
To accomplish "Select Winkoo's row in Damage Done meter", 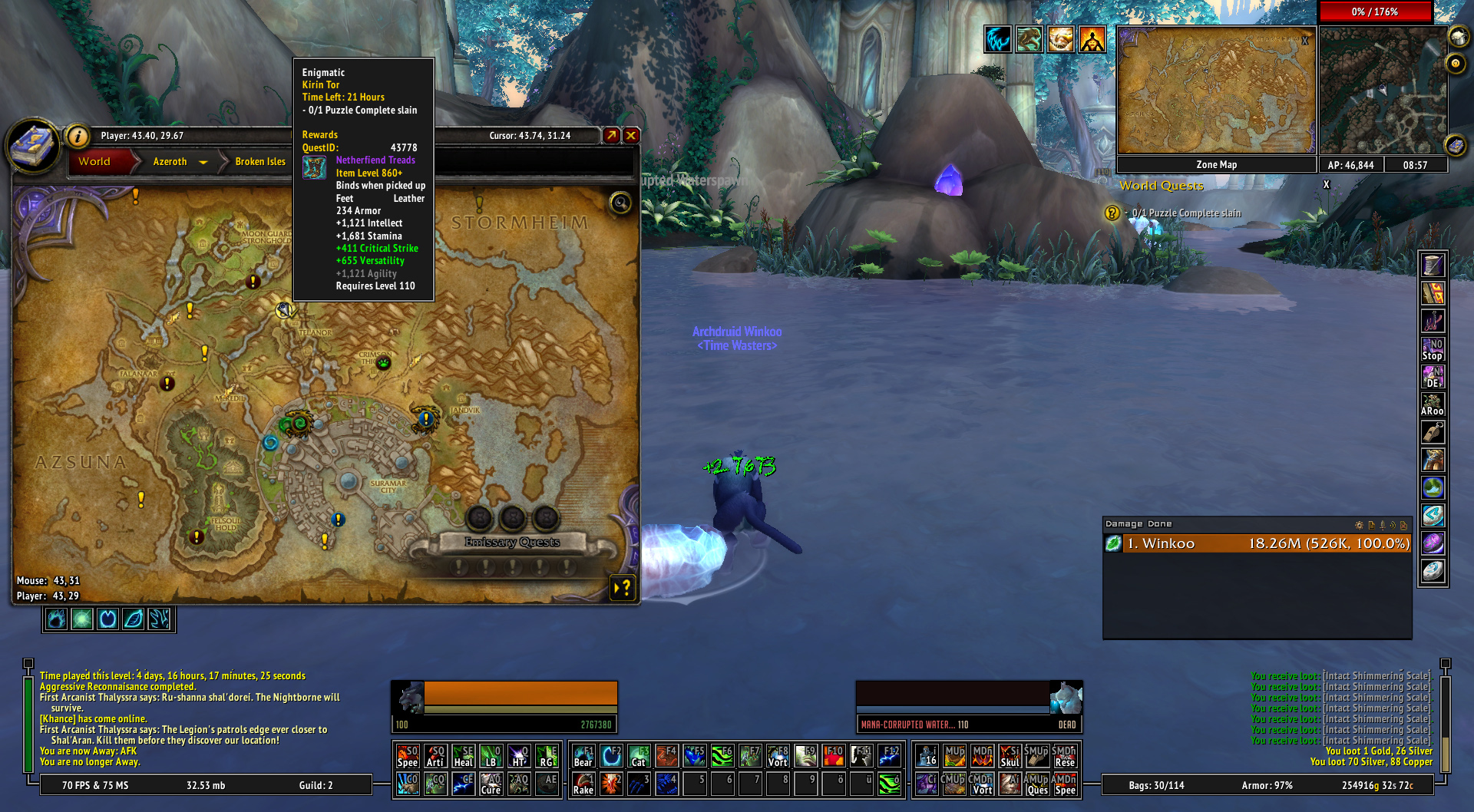I will [1257, 543].
